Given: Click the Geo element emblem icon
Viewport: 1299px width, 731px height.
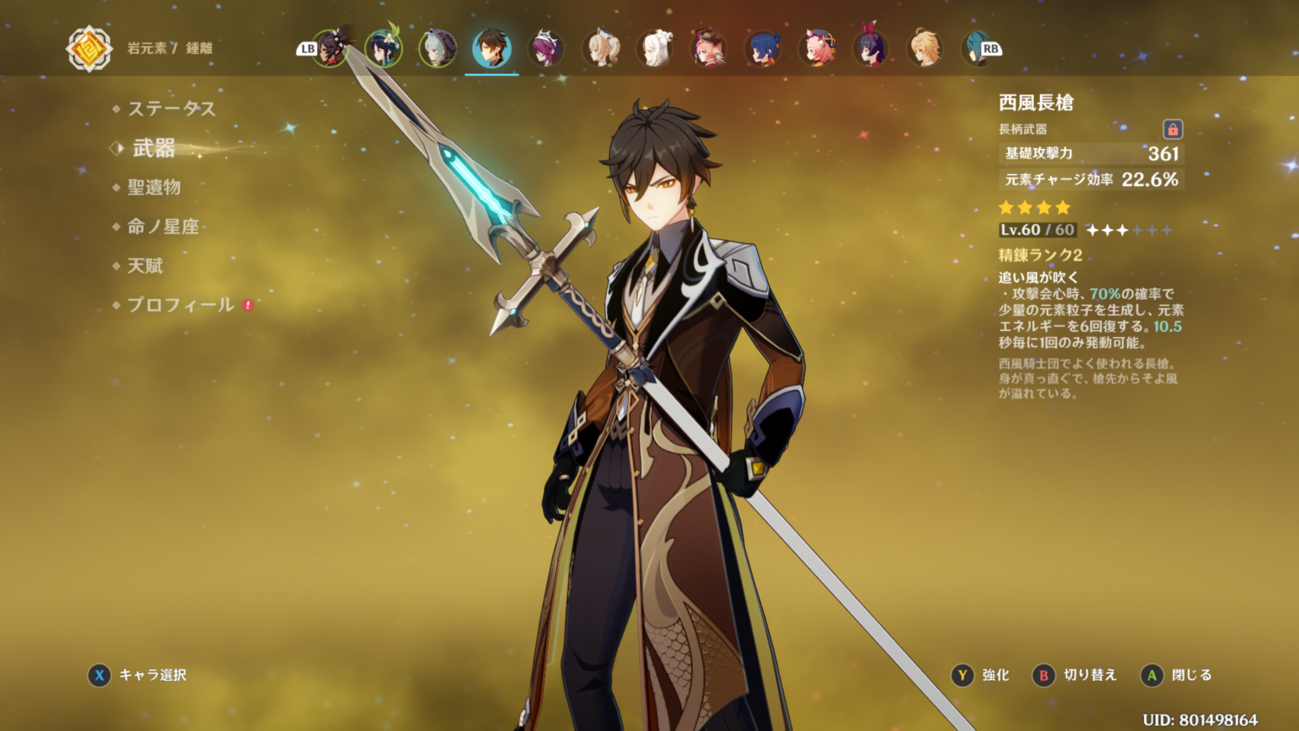Looking at the screenshot, I should click(89, 48).
